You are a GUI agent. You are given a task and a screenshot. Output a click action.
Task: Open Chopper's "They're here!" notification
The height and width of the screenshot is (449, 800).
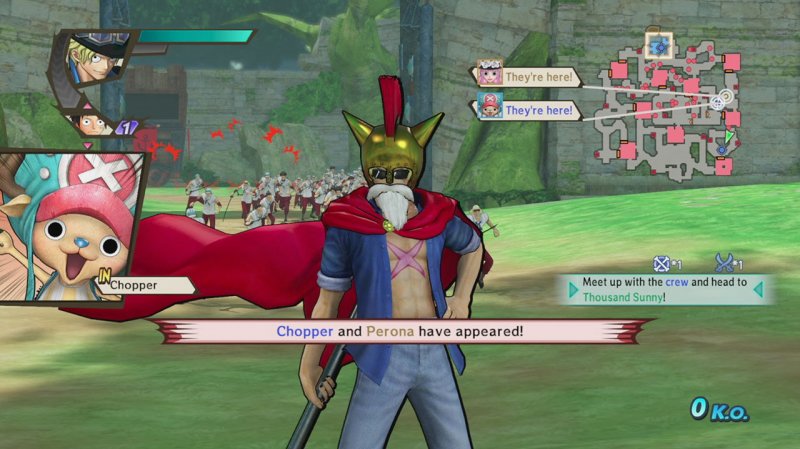528,108
